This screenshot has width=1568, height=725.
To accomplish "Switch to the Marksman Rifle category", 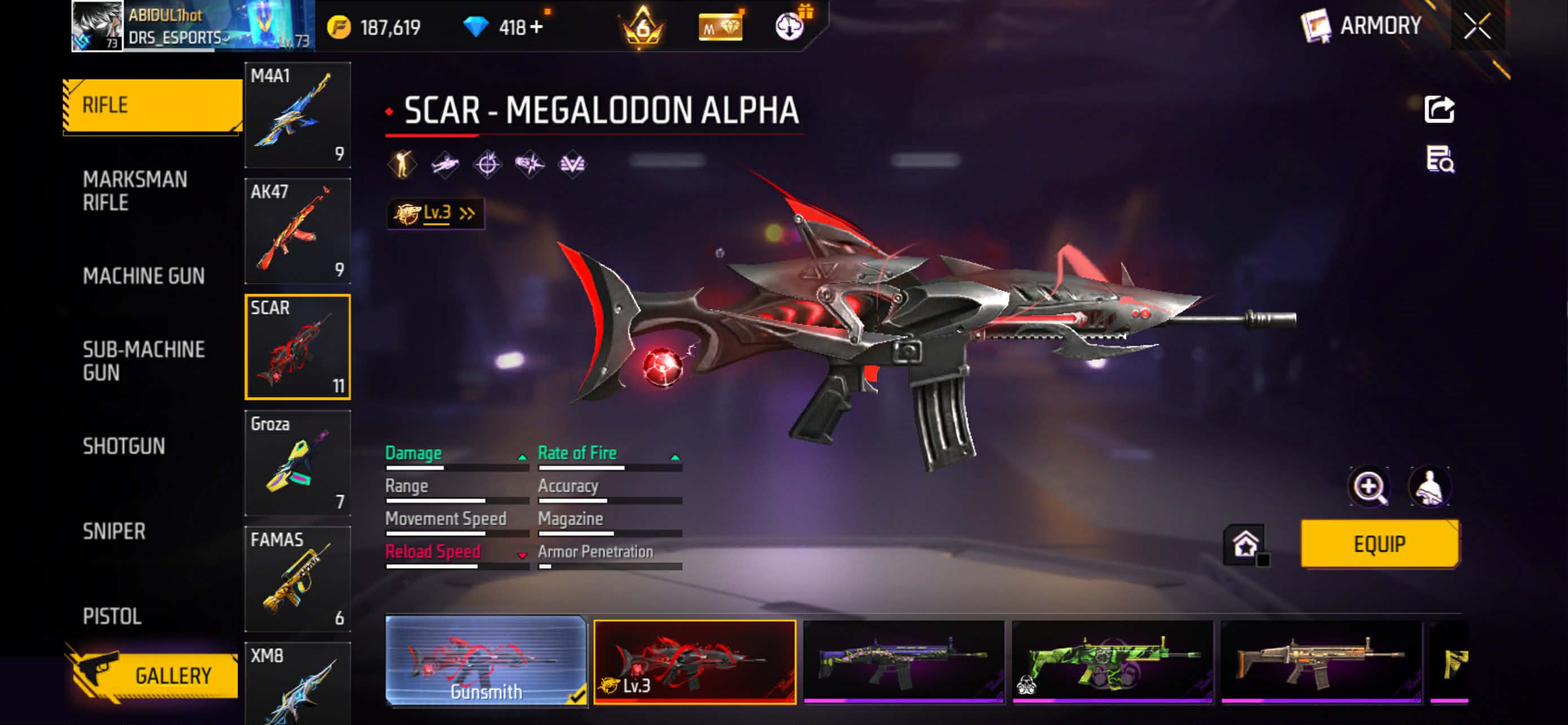I will 135,190.
